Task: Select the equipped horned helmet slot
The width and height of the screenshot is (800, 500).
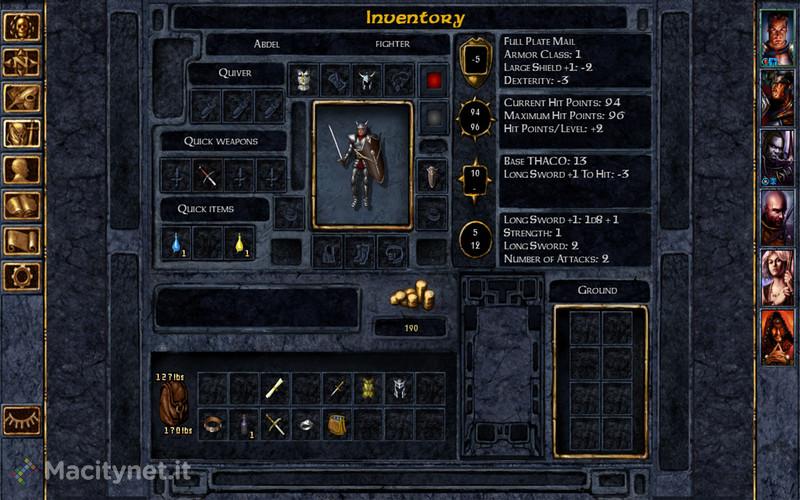Action: pyautogui.click(x=368, y=79)
